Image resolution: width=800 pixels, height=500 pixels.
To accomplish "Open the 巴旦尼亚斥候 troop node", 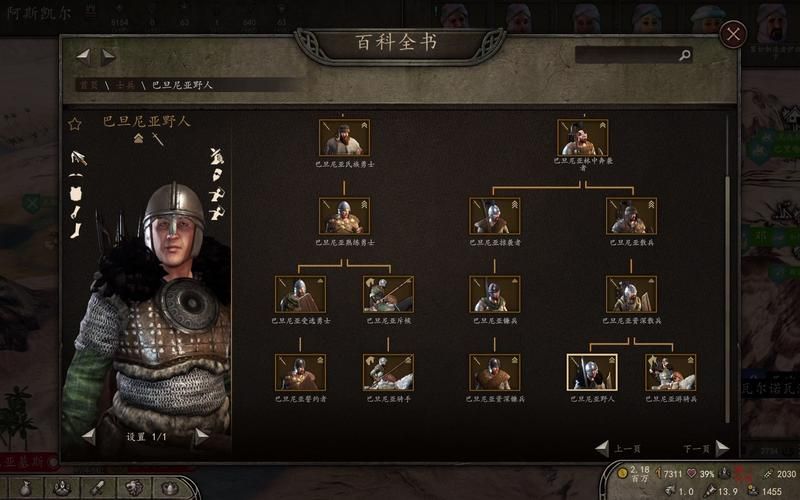I will pos(388,294).
